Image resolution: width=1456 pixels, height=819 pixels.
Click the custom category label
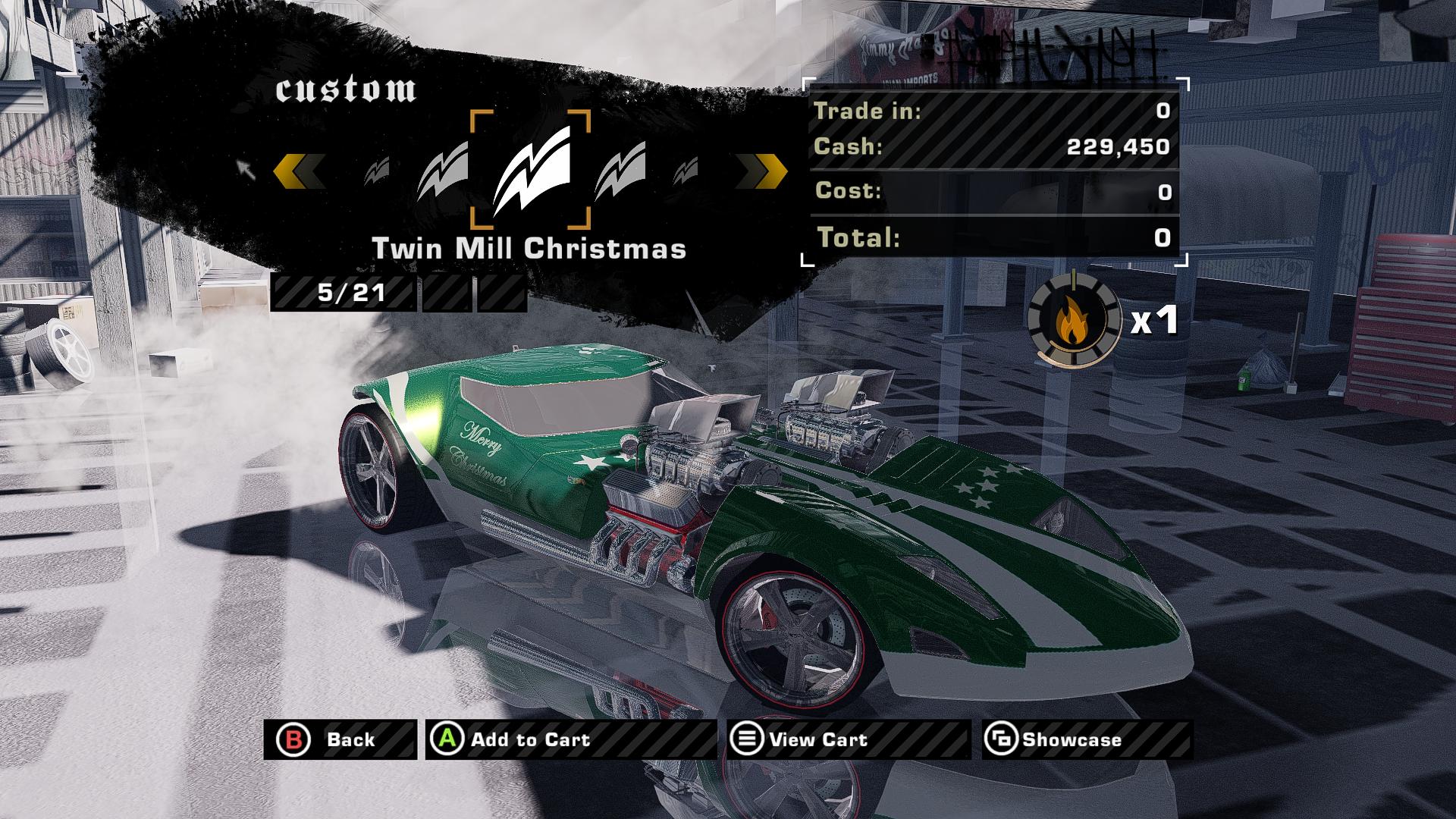346,91
